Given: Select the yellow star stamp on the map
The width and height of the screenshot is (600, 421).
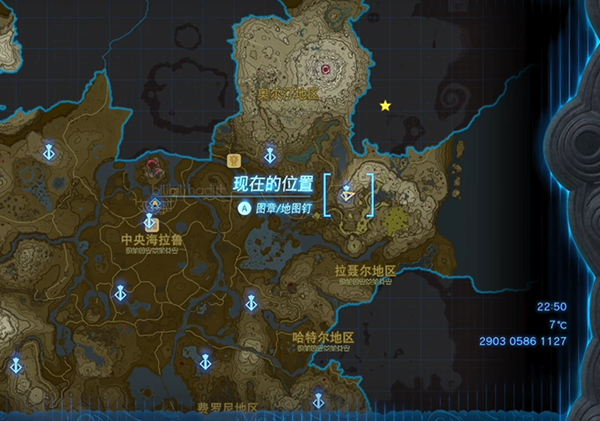Looking at the screenshot, I should pyautogui.click(x=385, y=105).
